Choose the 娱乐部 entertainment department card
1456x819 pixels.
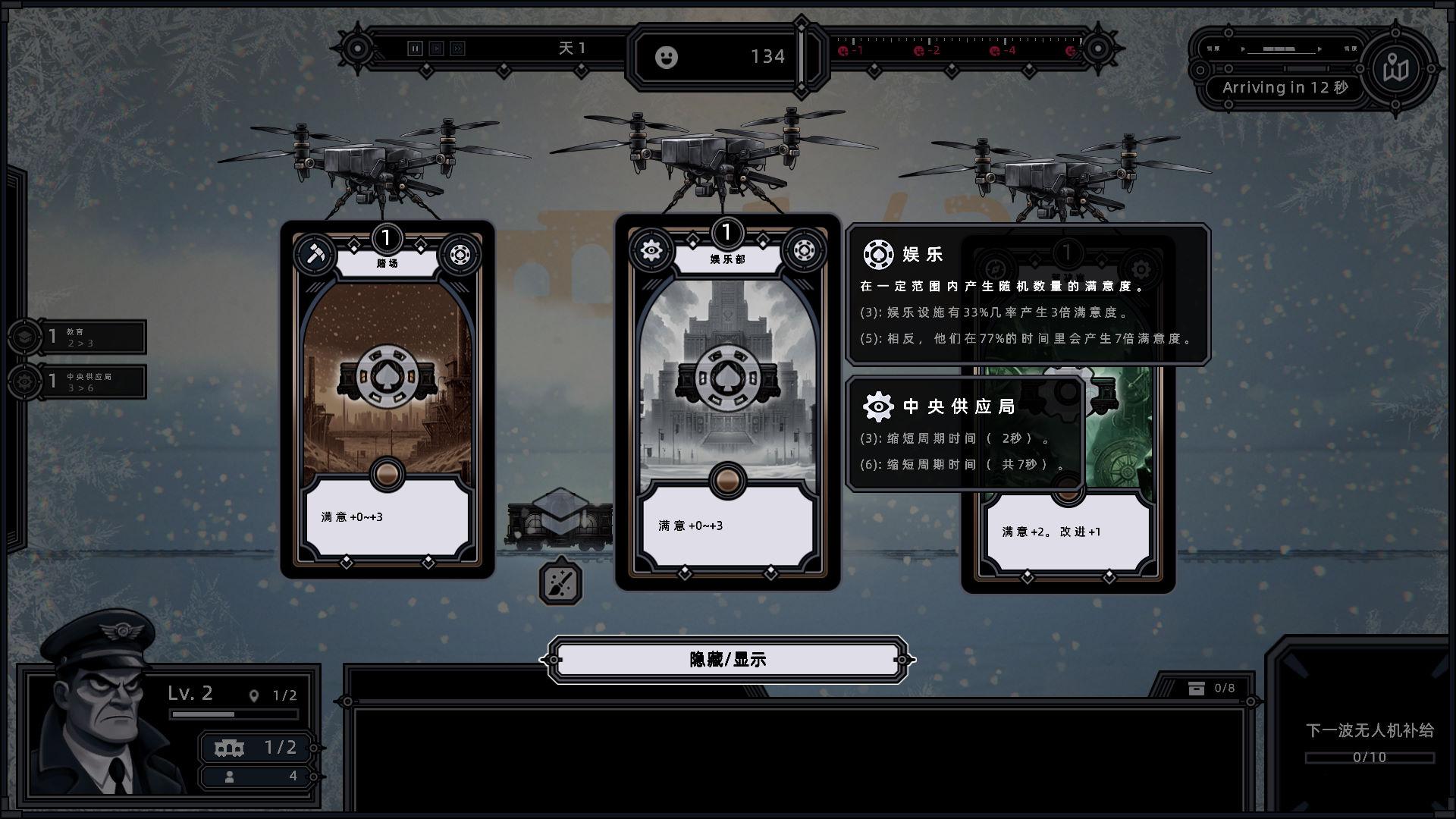(727, 402)
